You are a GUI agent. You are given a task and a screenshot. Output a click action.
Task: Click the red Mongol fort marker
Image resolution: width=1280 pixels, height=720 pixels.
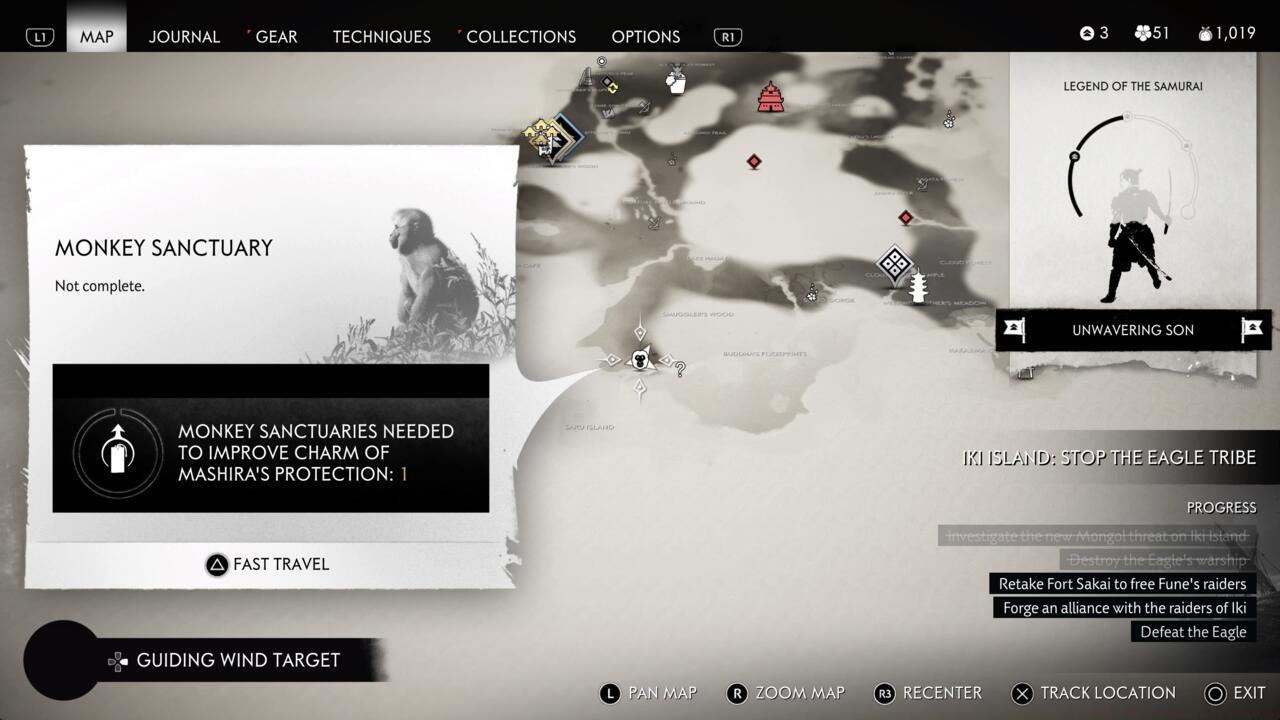tap(770, 97)
